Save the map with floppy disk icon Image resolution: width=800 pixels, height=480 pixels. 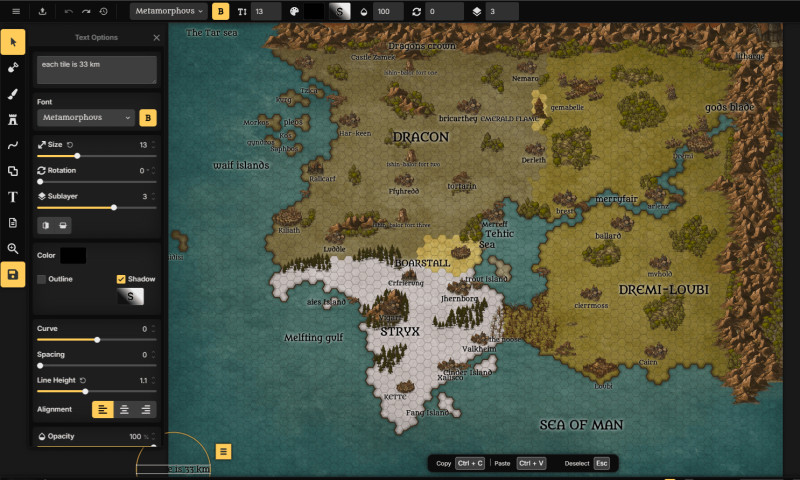coord(13,275)
